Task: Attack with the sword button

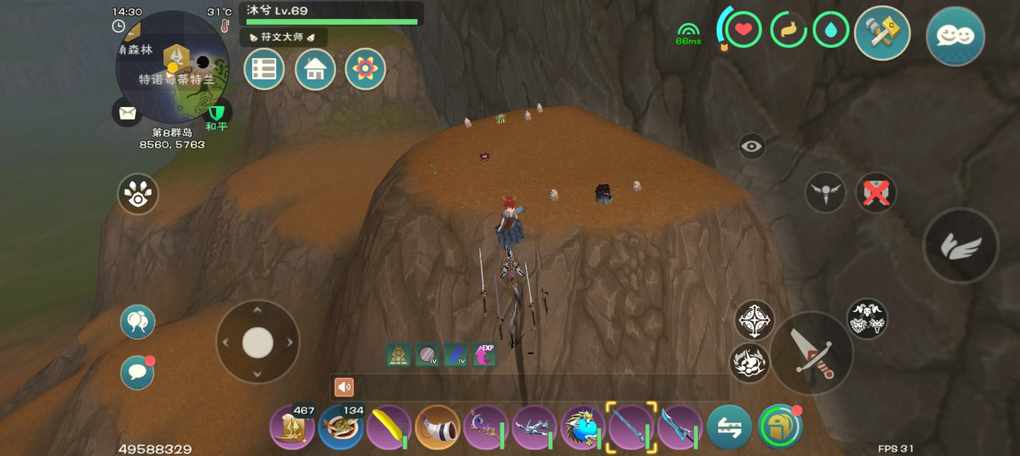Action: (811, 352)
